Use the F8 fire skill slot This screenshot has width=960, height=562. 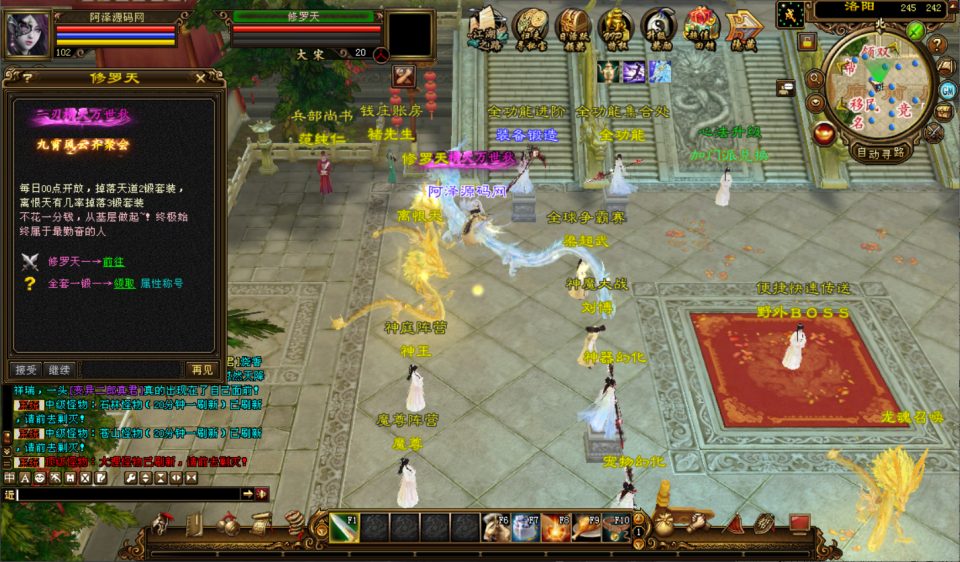pos(556,527)
